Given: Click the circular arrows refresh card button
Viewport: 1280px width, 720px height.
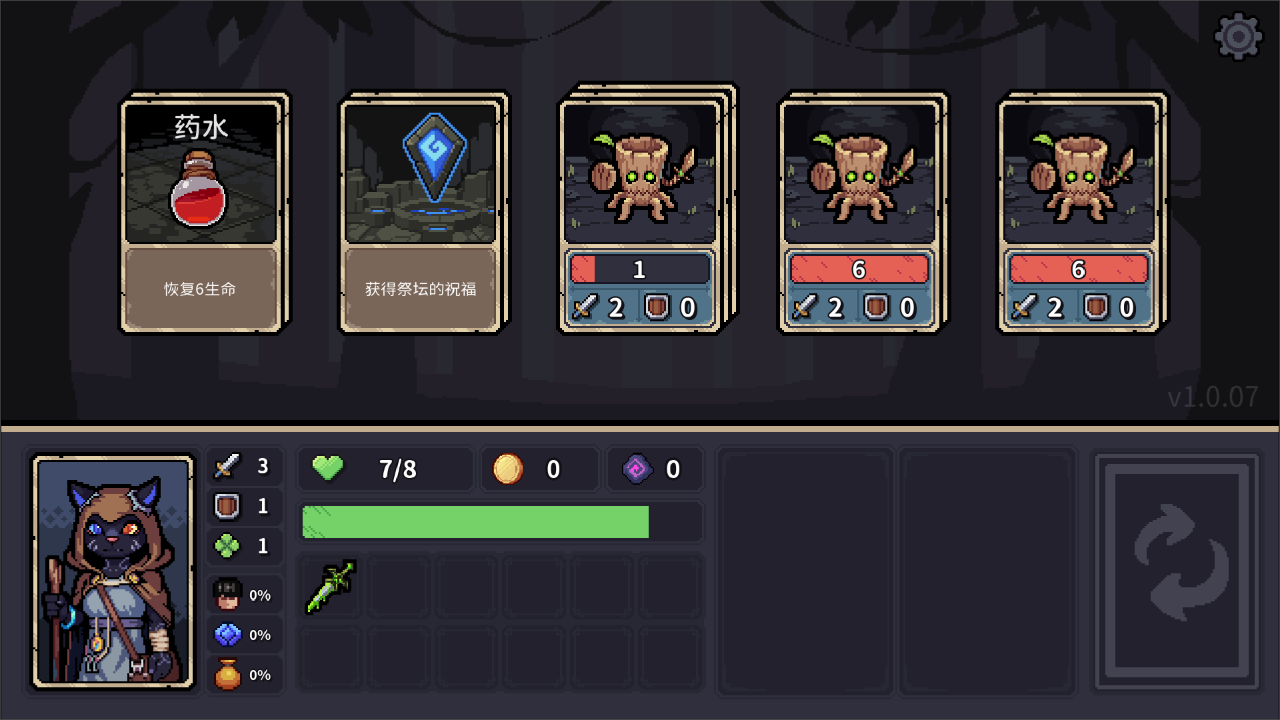Looking at the screenshot, I should pos(1176,571).
